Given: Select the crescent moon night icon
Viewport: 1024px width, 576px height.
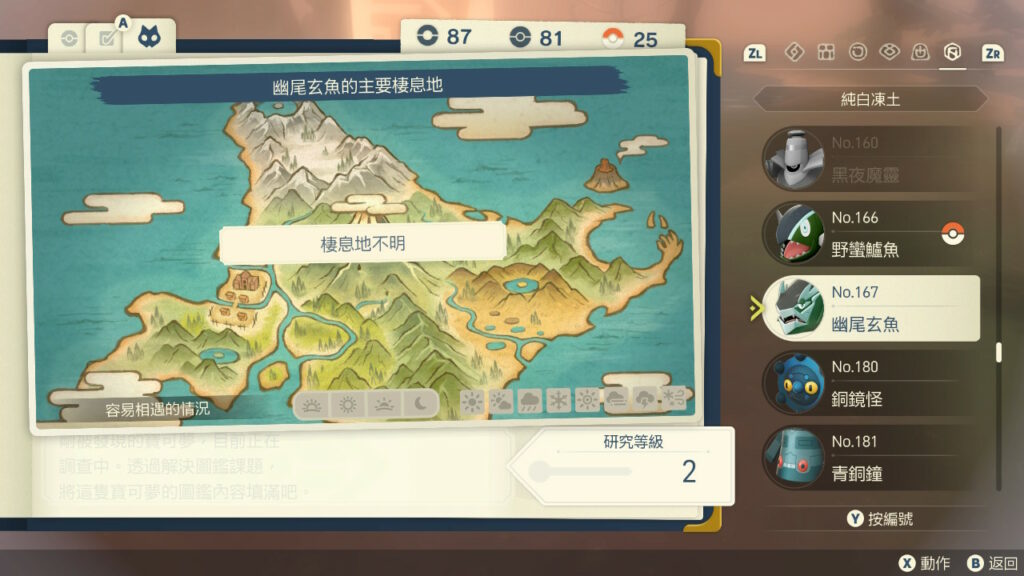Looking at the screenshot, I should pos(421,403).
